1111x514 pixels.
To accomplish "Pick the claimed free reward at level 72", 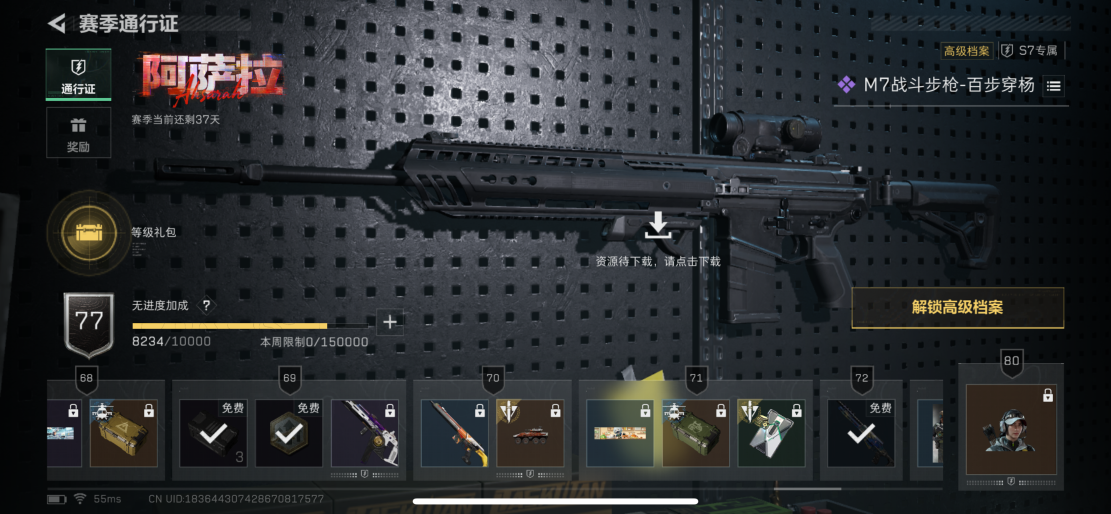I will pyautogui.click(x=860, y=433).
